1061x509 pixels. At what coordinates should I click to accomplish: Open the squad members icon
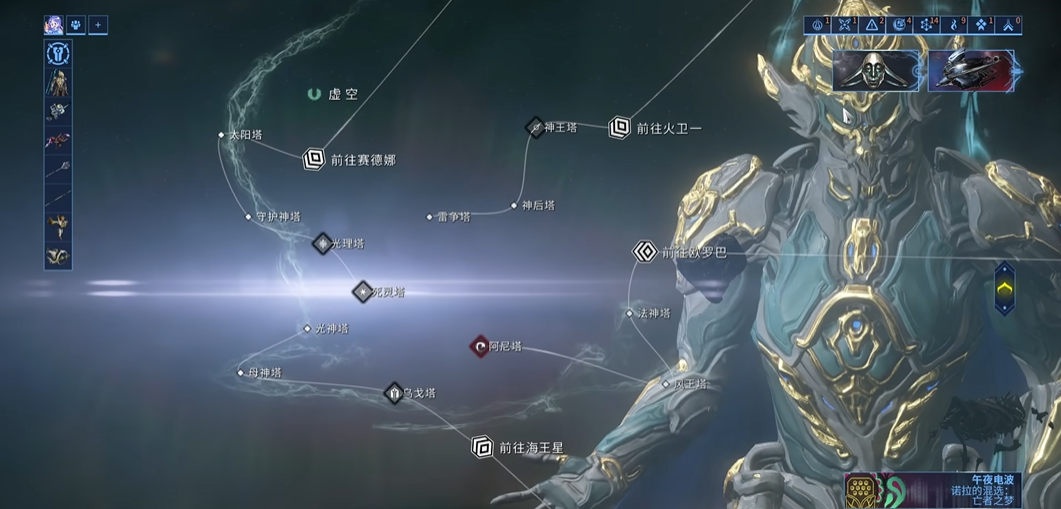coord(76,25)
